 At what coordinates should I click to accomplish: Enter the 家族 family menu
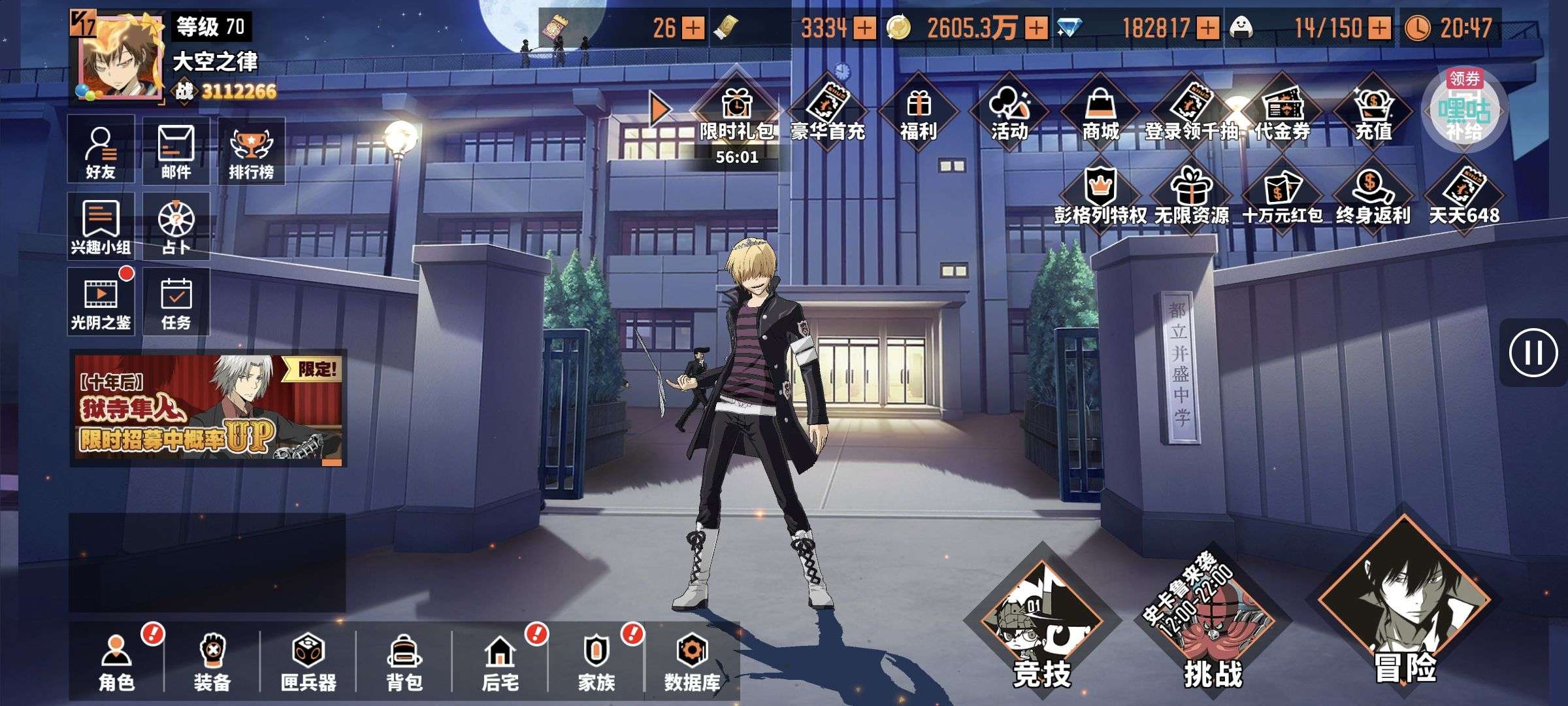coord(596,660)
